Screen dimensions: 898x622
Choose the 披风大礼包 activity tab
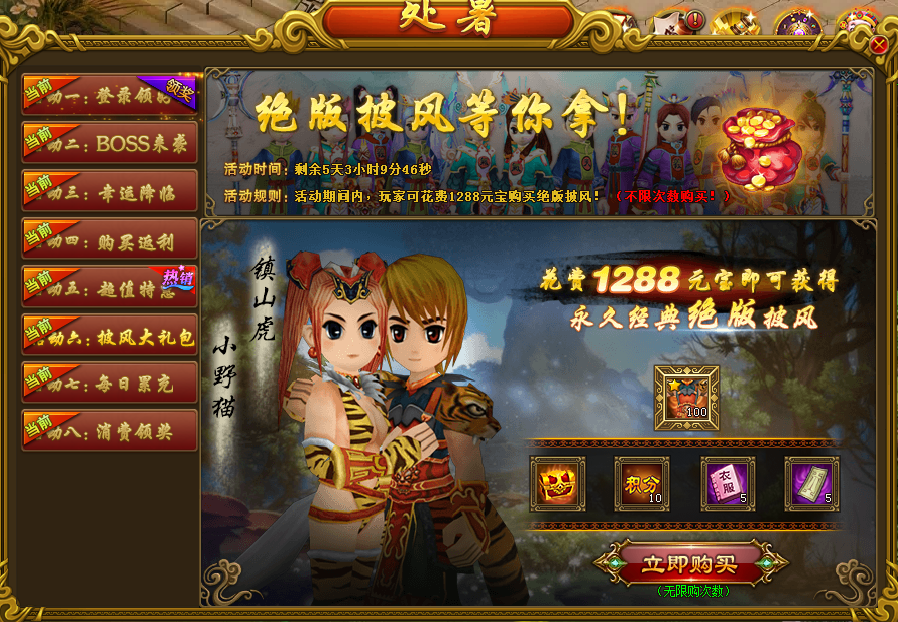pos(110,335)
